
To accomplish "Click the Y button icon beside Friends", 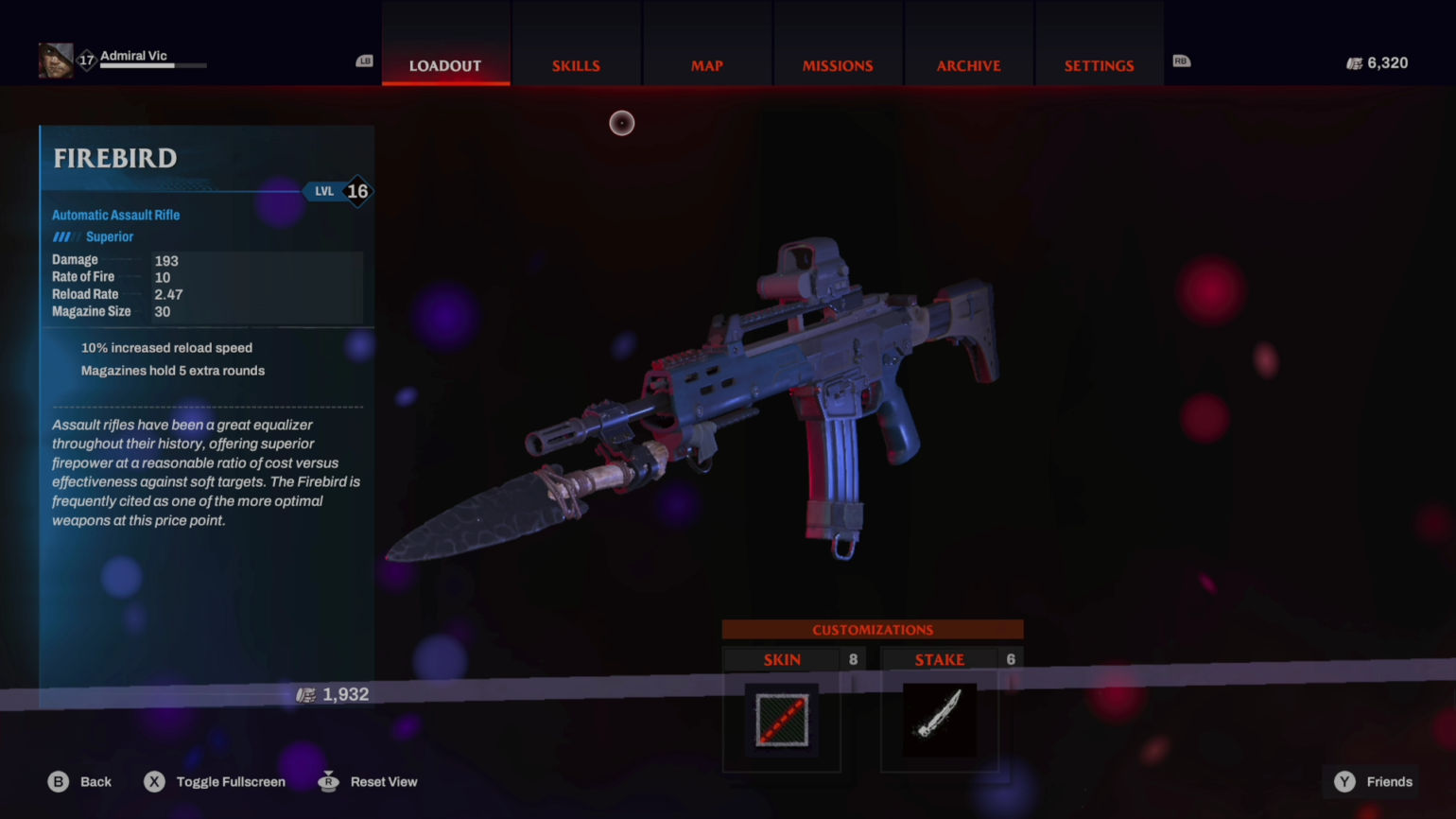I will (x=1343, y=781).
